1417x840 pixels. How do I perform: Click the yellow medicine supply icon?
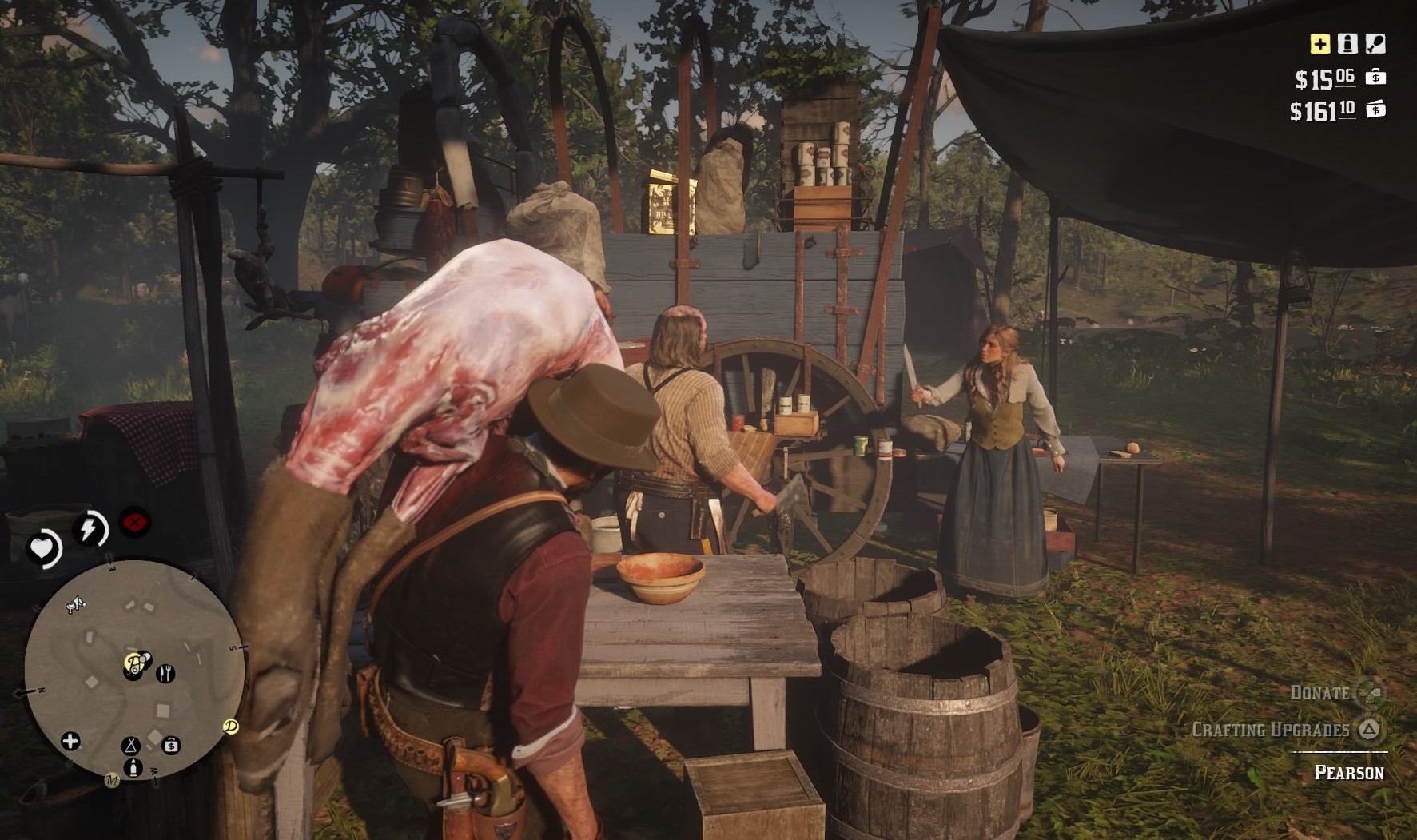click(x=1319, y=44)
